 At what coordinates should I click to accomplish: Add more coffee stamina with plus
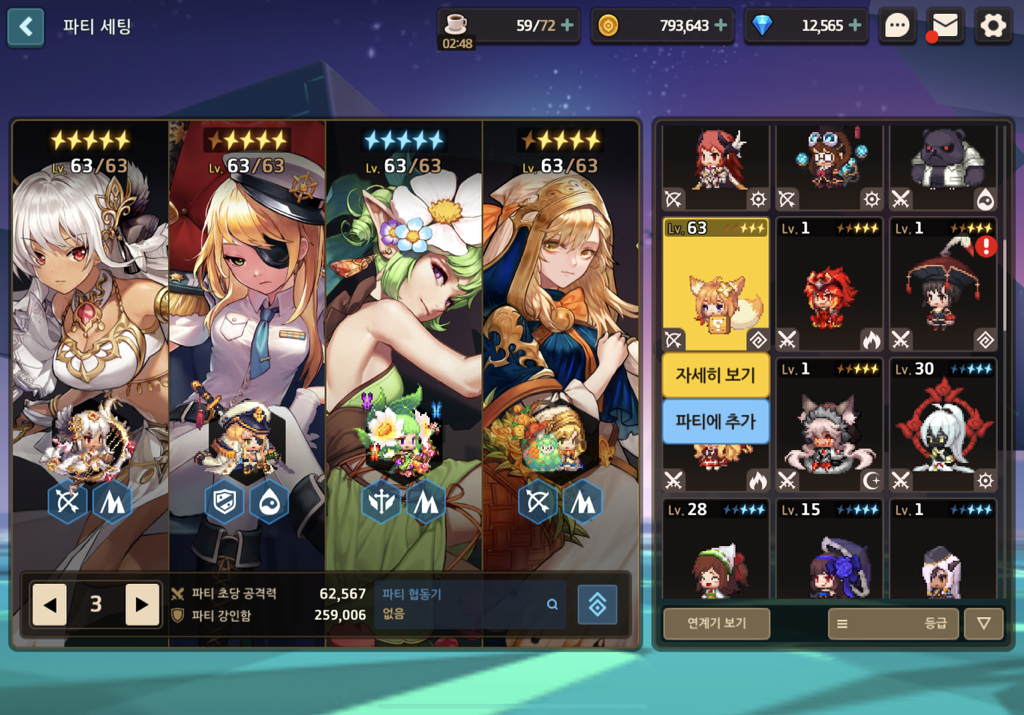point(568,26)
